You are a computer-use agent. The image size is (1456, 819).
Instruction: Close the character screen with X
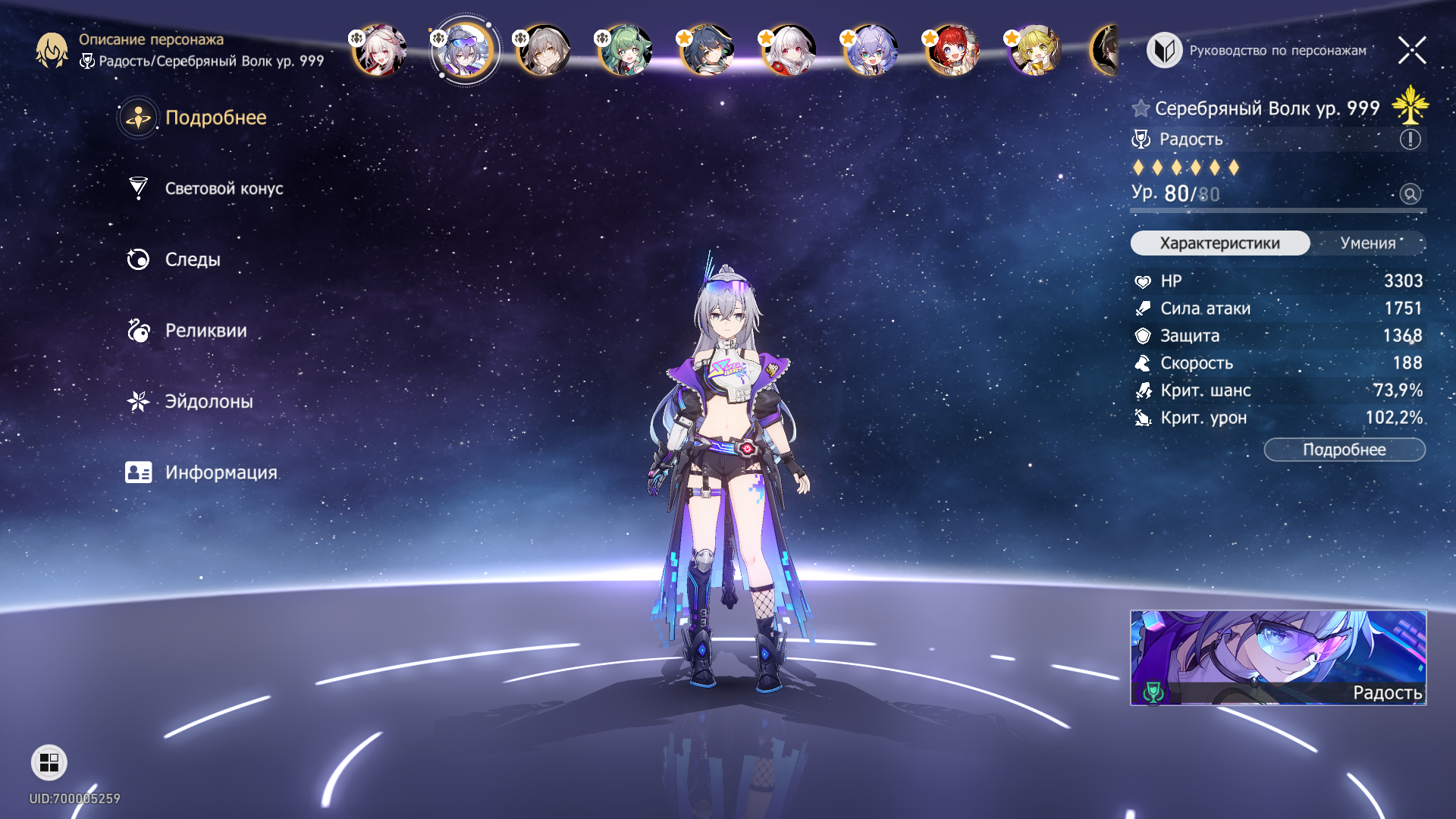1411,51
